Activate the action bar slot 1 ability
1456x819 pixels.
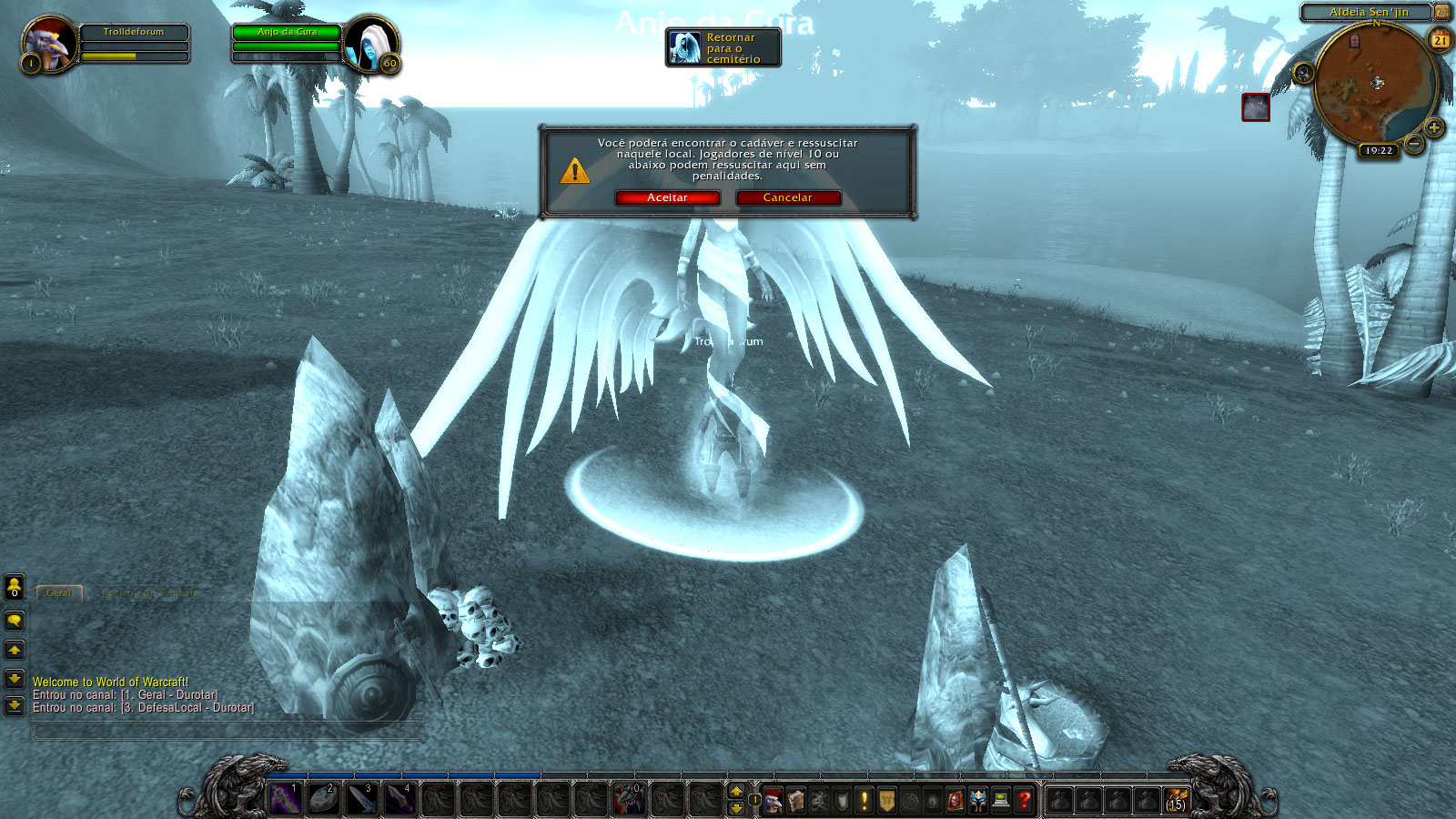click(285, 799)
